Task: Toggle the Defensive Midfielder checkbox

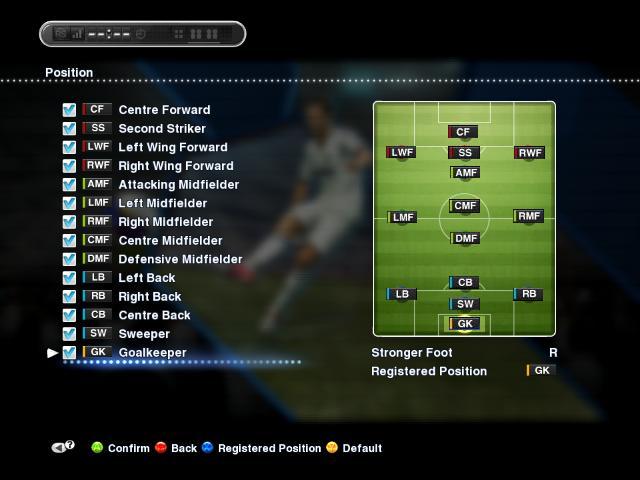Action: pos(69,259)
